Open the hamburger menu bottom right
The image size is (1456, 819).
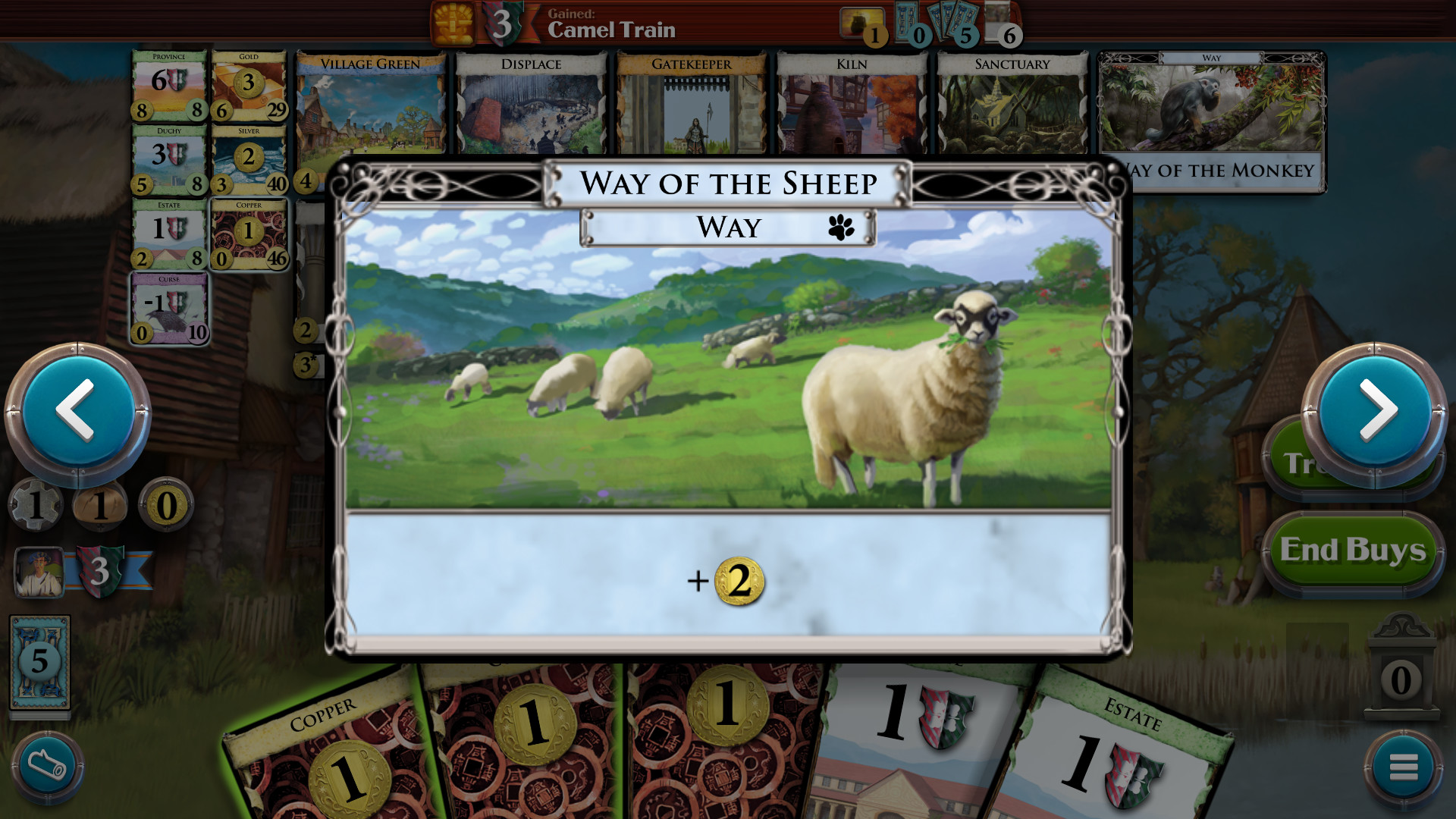coord(1401,767)
